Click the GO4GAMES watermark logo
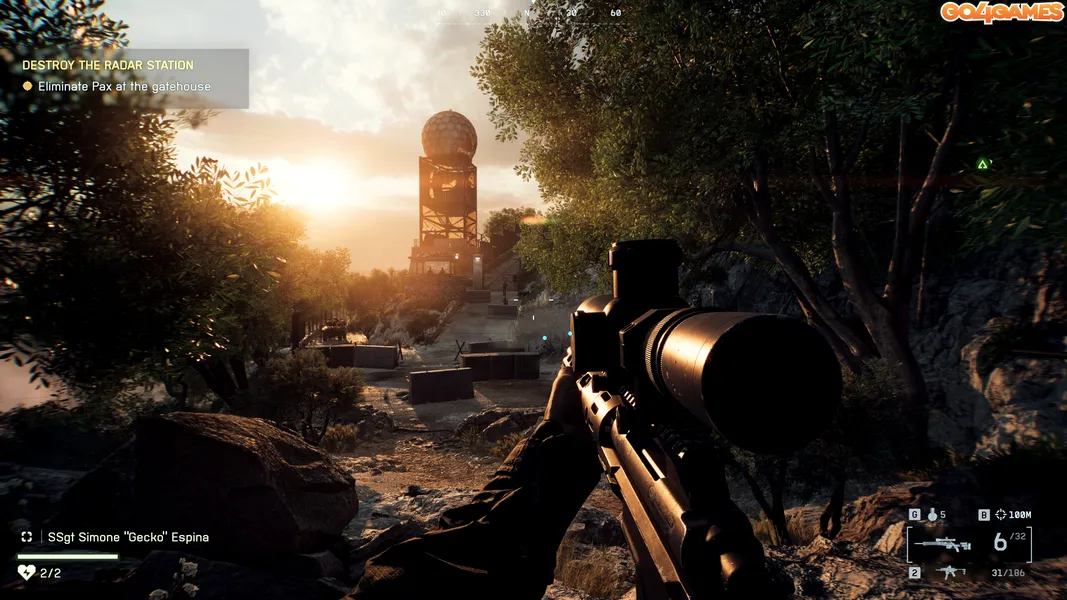1067x600 pixels. click(1000, 13)
